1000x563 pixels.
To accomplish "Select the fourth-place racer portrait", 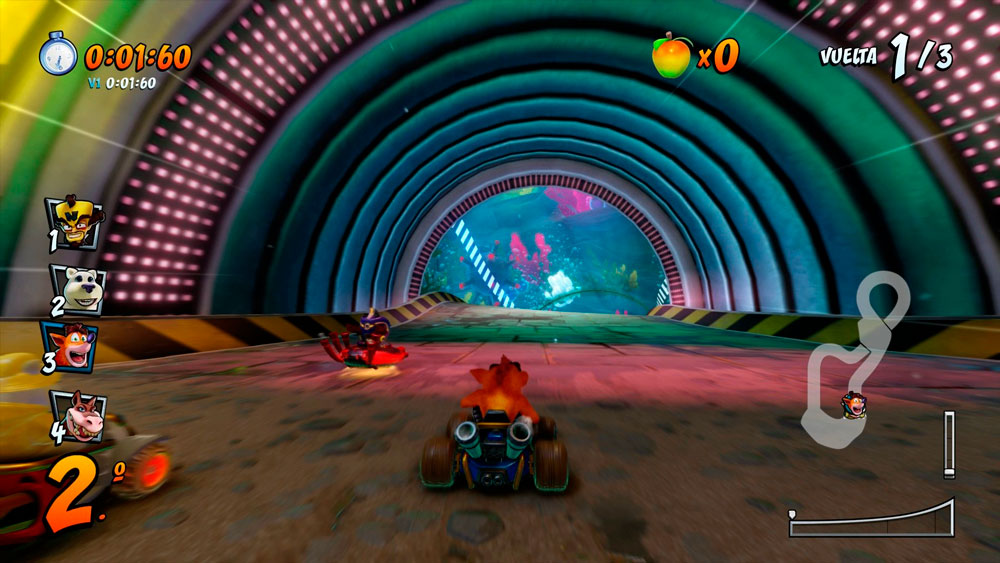I will 78,414.
